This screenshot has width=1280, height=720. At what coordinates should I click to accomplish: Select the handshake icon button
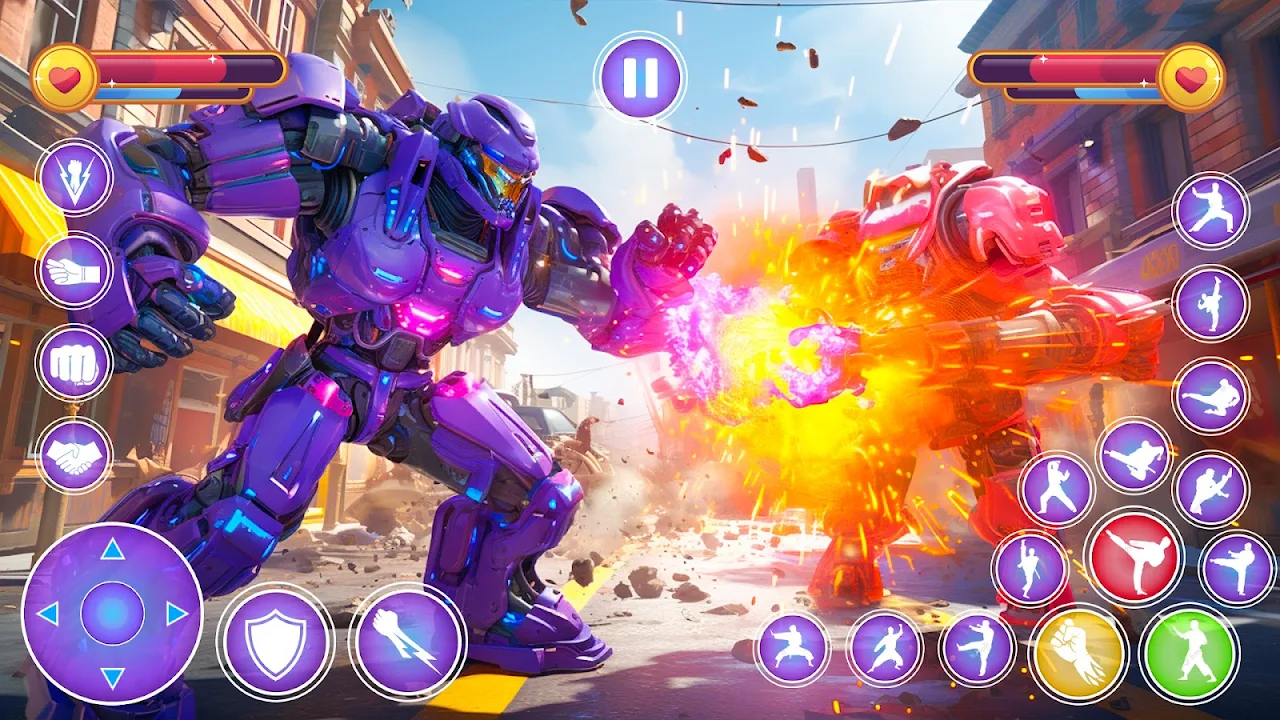click(x=74, y=455)
